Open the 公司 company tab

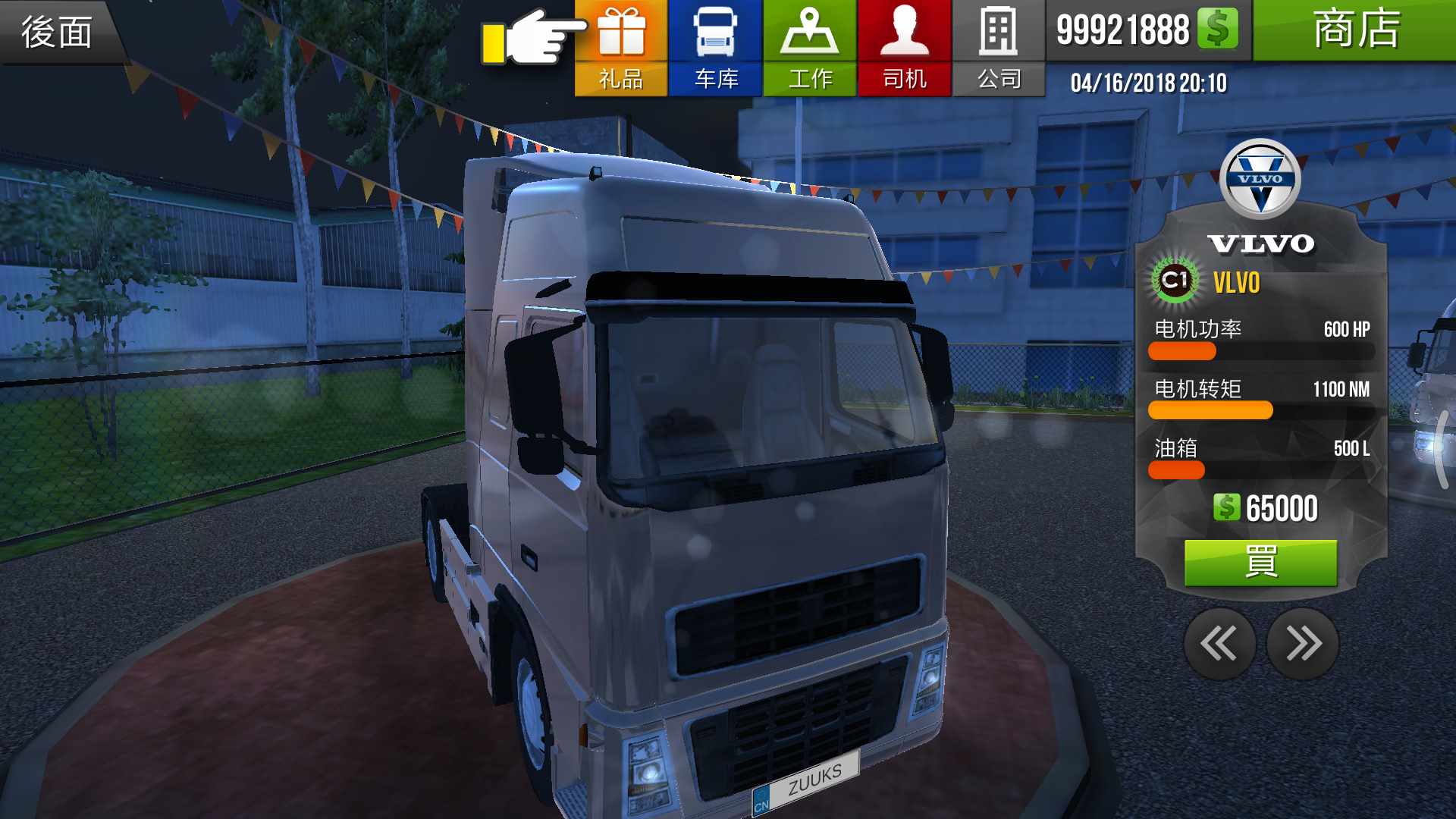tap(998, 49)
